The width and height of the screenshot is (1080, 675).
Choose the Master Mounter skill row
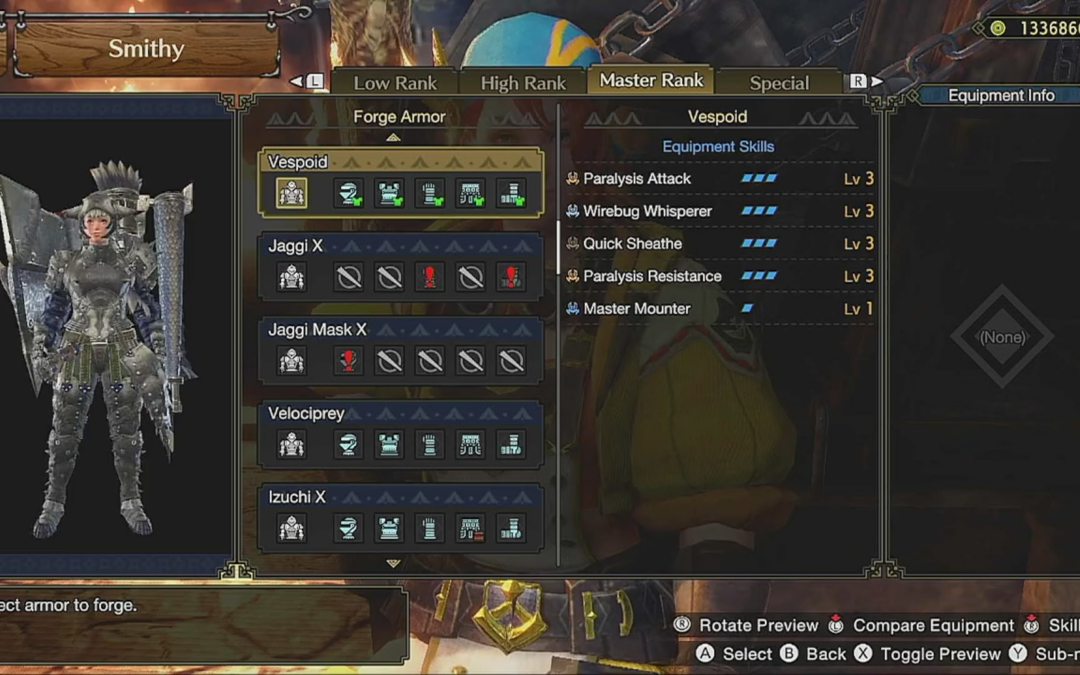(x=718, y=309)
